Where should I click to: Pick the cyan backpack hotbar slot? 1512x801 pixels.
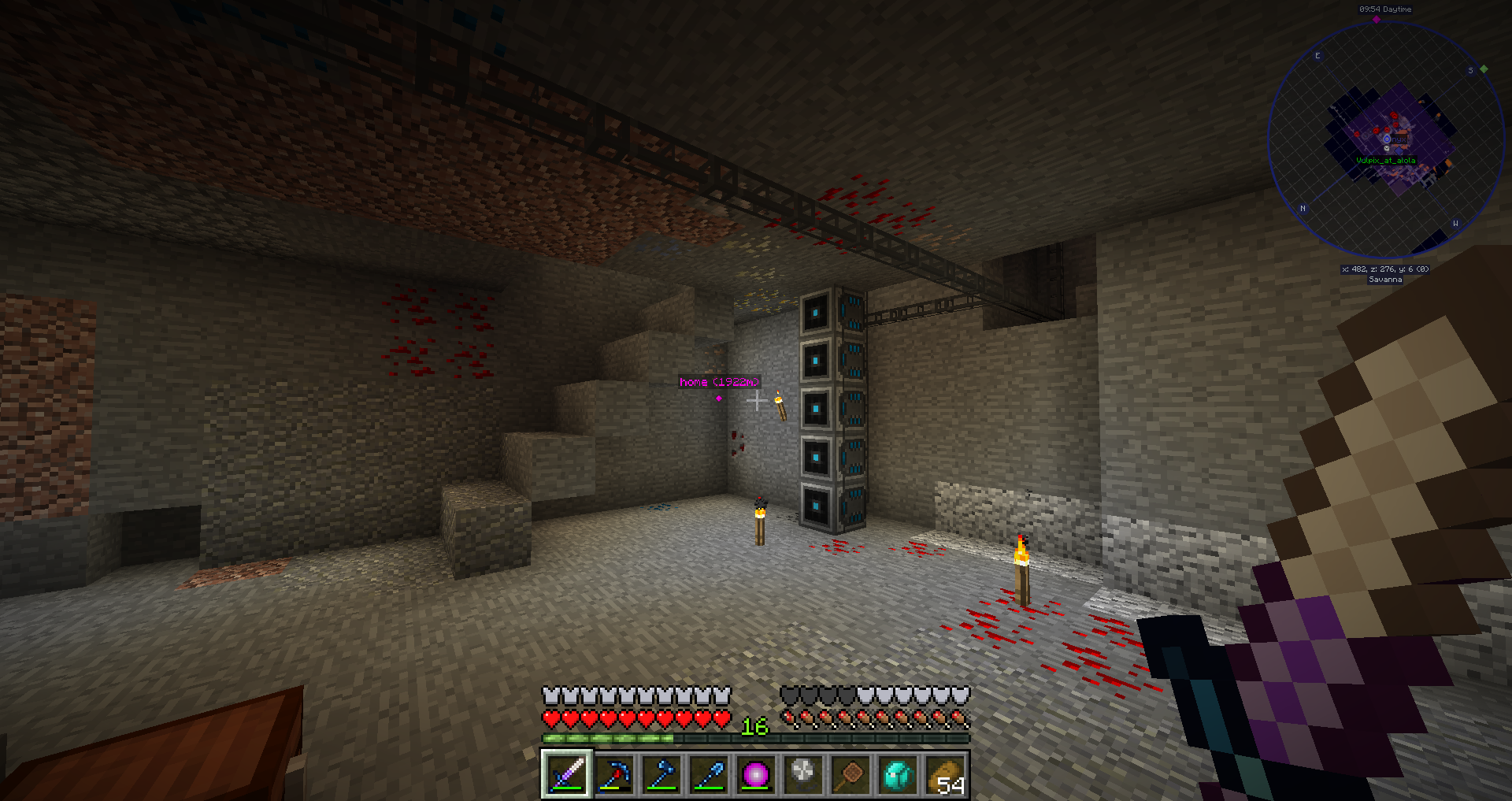click(898, 774)
